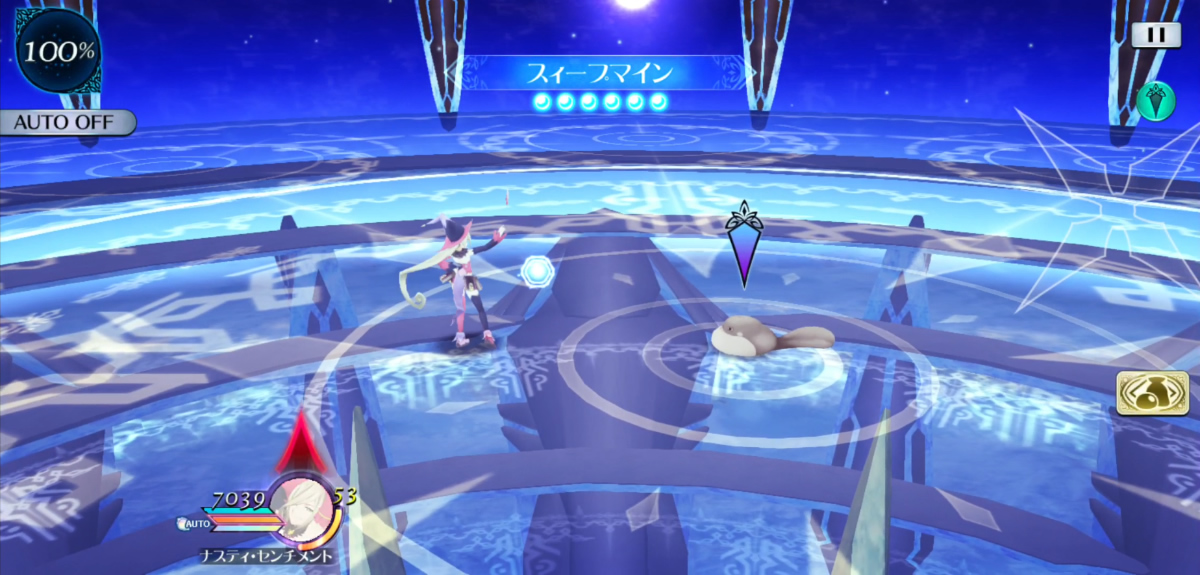Tap the green crystal icon
The width and height of the screenshot is (1200, 575).
[1155, 101]
